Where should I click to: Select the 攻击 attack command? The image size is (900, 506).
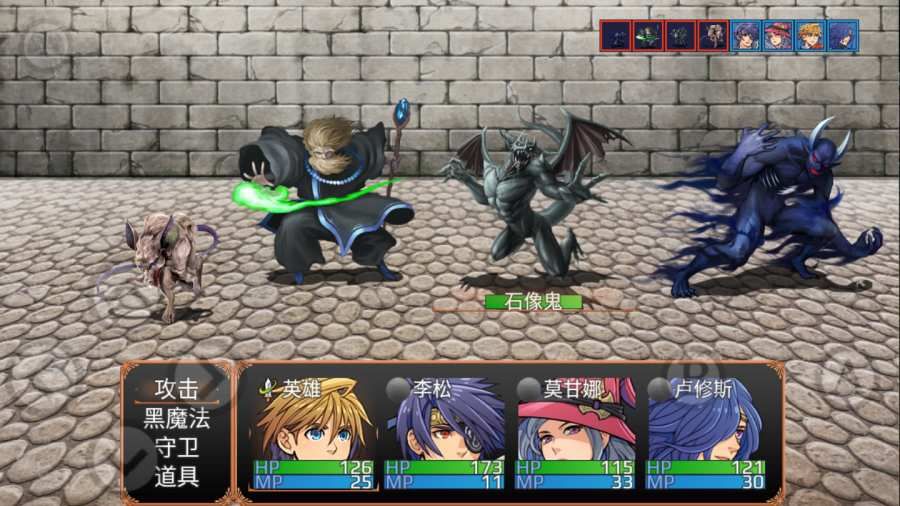(x=176, y=389)
